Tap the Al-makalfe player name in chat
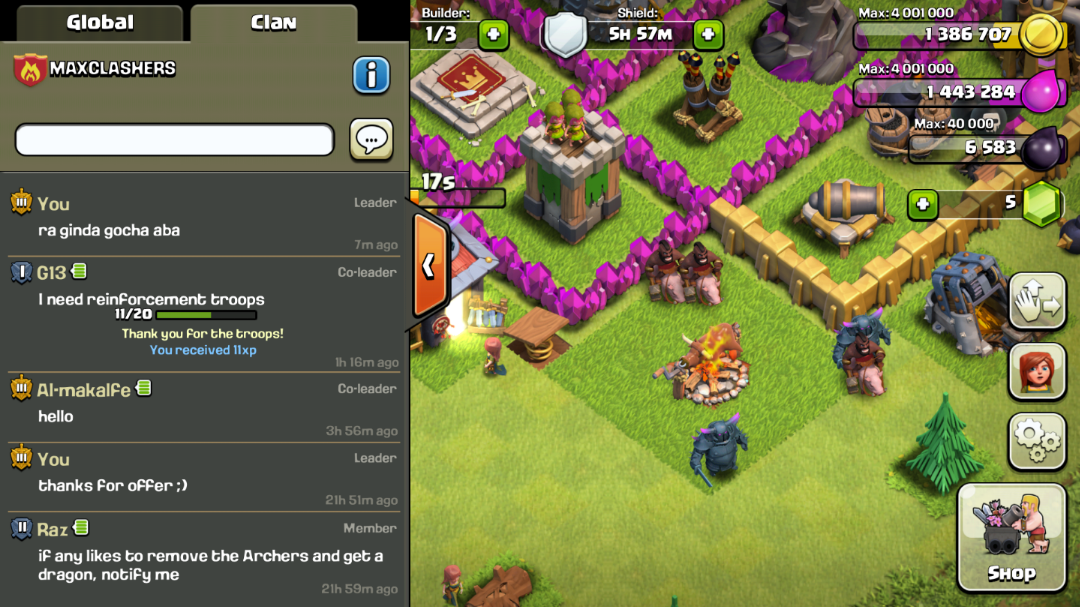The width and height of the screenshot is (1080, 607). [x=84, y=389]
